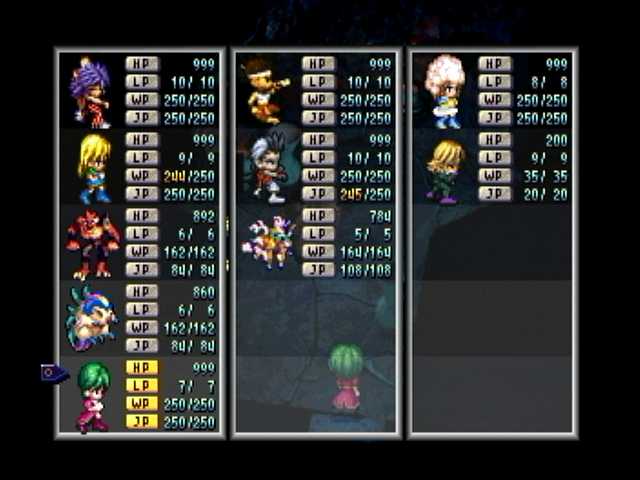Pick the multicolored fox-like monster member
Image resolution: width=640 pixels, height=480 pixels.
pyautogui.click(x=268, y=243)
